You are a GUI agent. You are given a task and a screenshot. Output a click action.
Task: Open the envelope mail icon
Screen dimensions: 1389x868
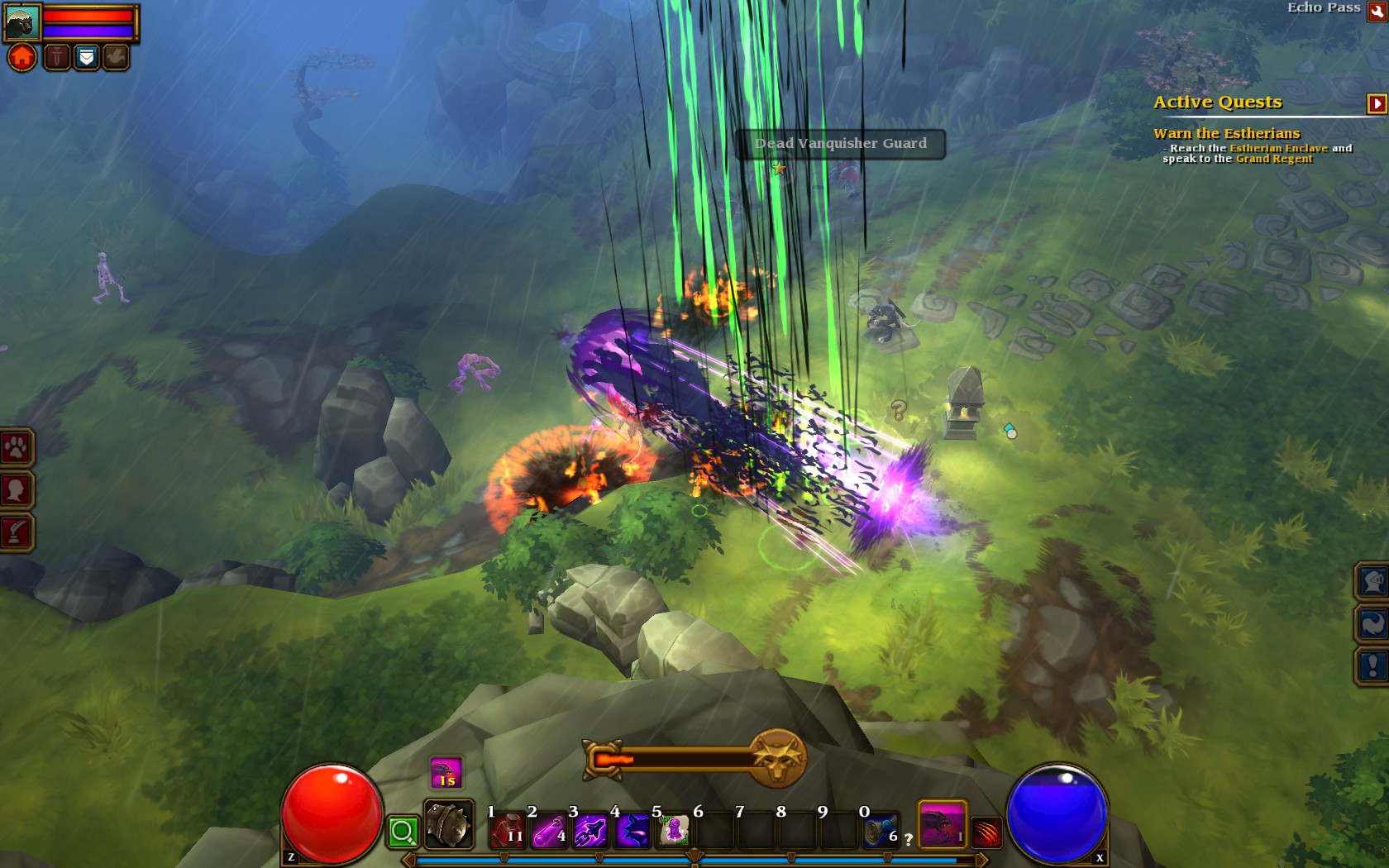pyautogui.click(x=86, y=57)
